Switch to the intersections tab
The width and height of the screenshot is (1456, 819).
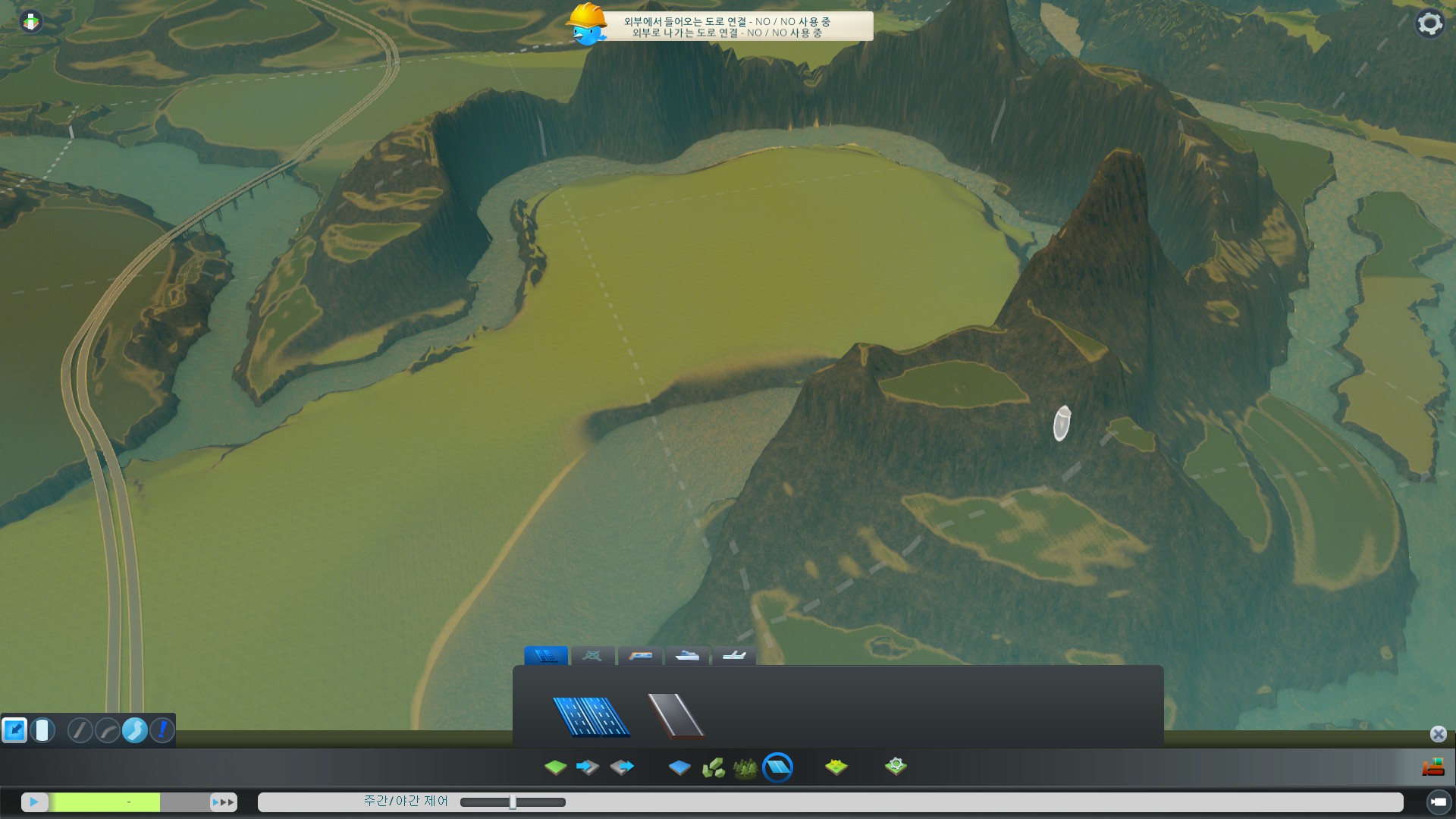click(x=592, y=656)
